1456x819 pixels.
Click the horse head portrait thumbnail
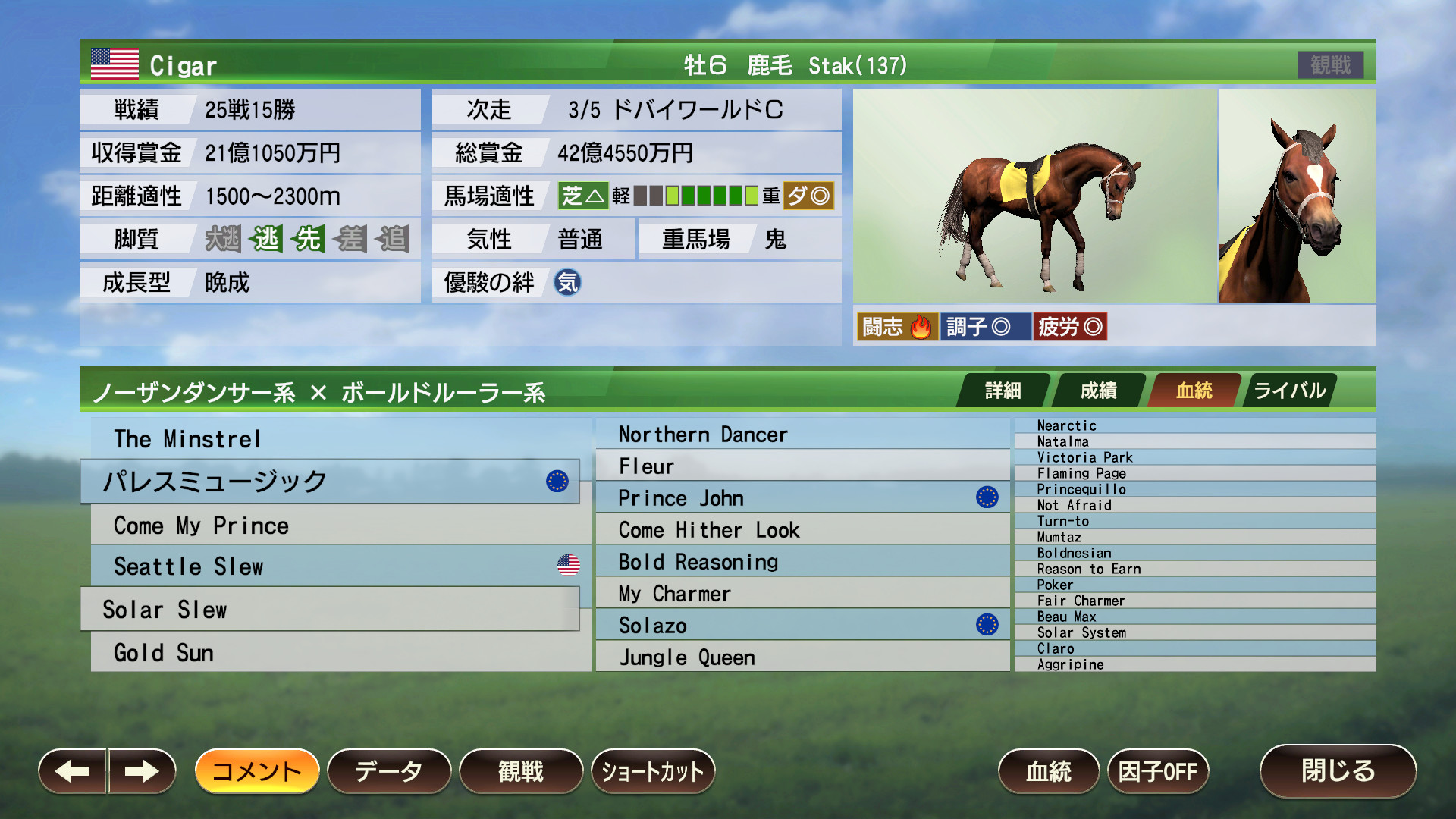(x=1297, y=196)
